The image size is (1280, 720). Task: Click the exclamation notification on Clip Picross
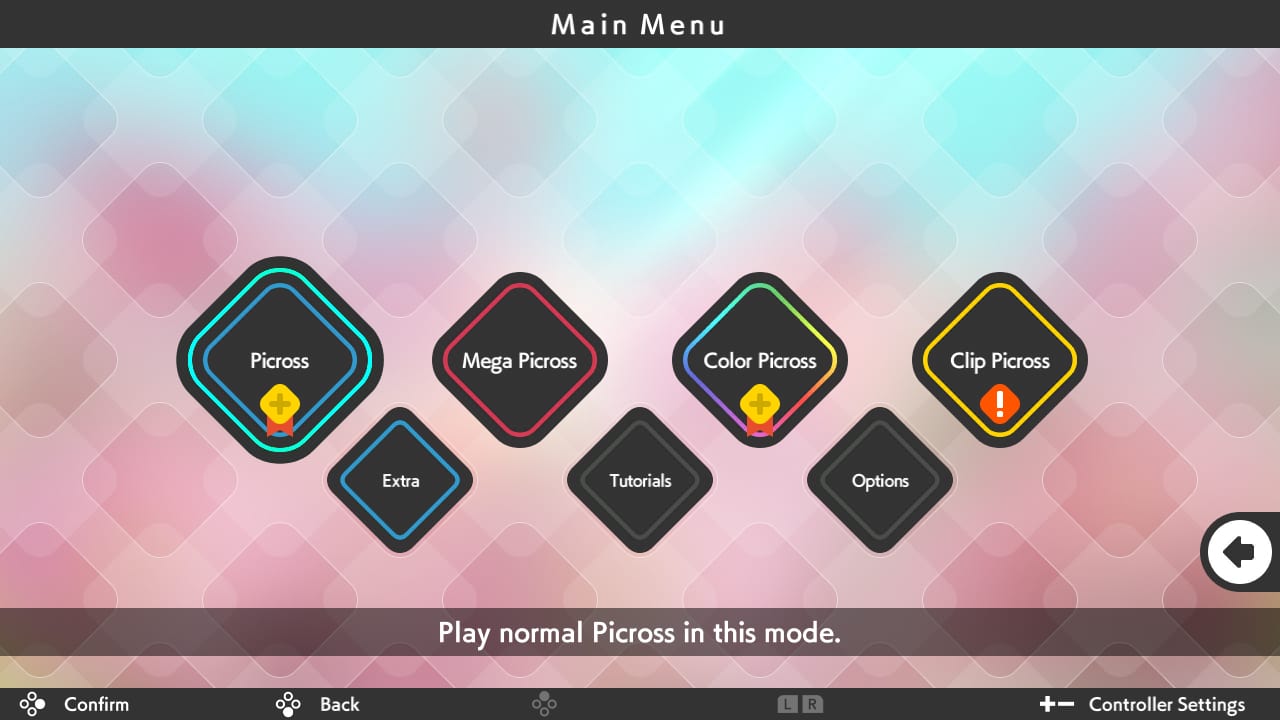(999, 405)
